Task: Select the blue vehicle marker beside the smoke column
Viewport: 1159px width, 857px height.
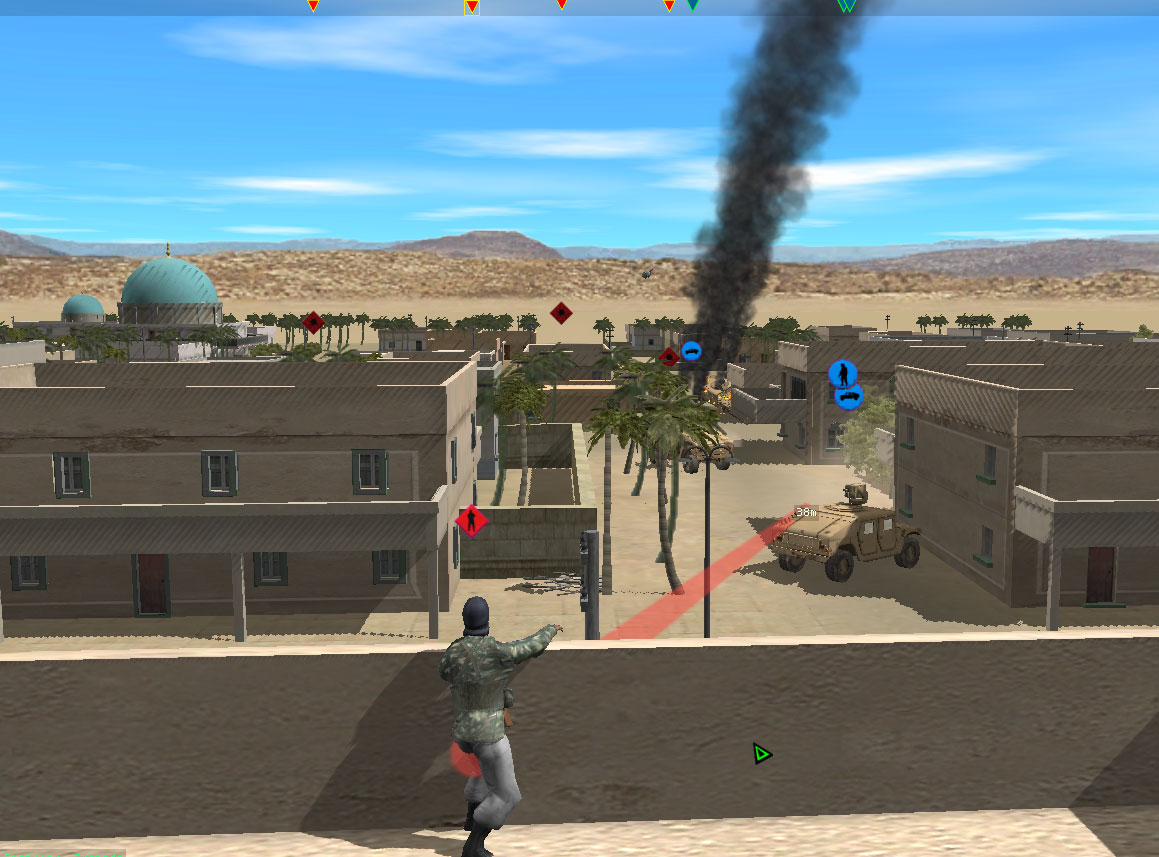Action: coord(691,351)
